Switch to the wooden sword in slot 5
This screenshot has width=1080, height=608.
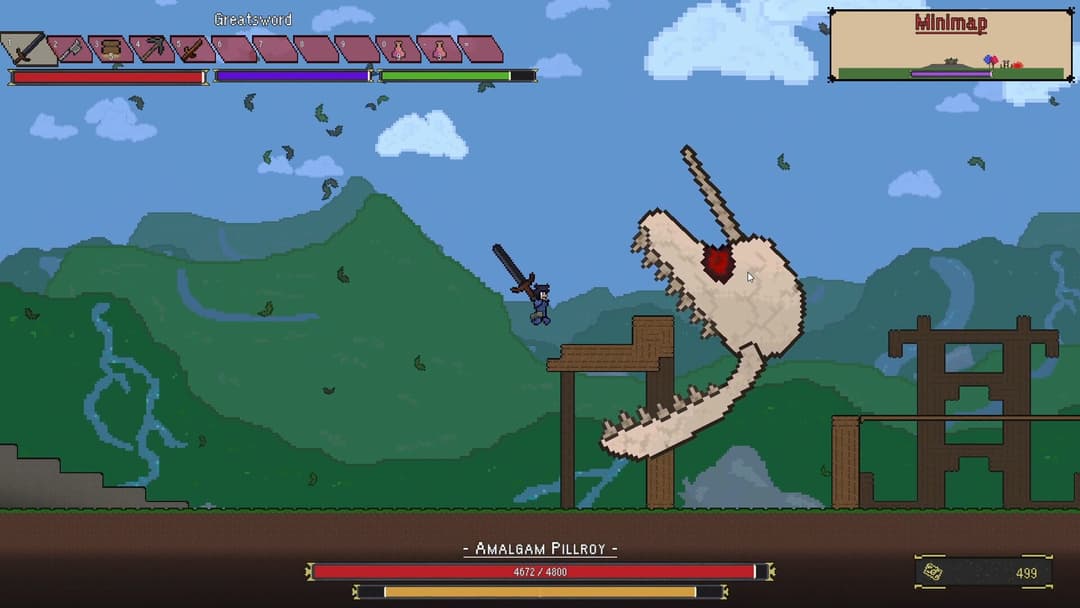point(191,48)
